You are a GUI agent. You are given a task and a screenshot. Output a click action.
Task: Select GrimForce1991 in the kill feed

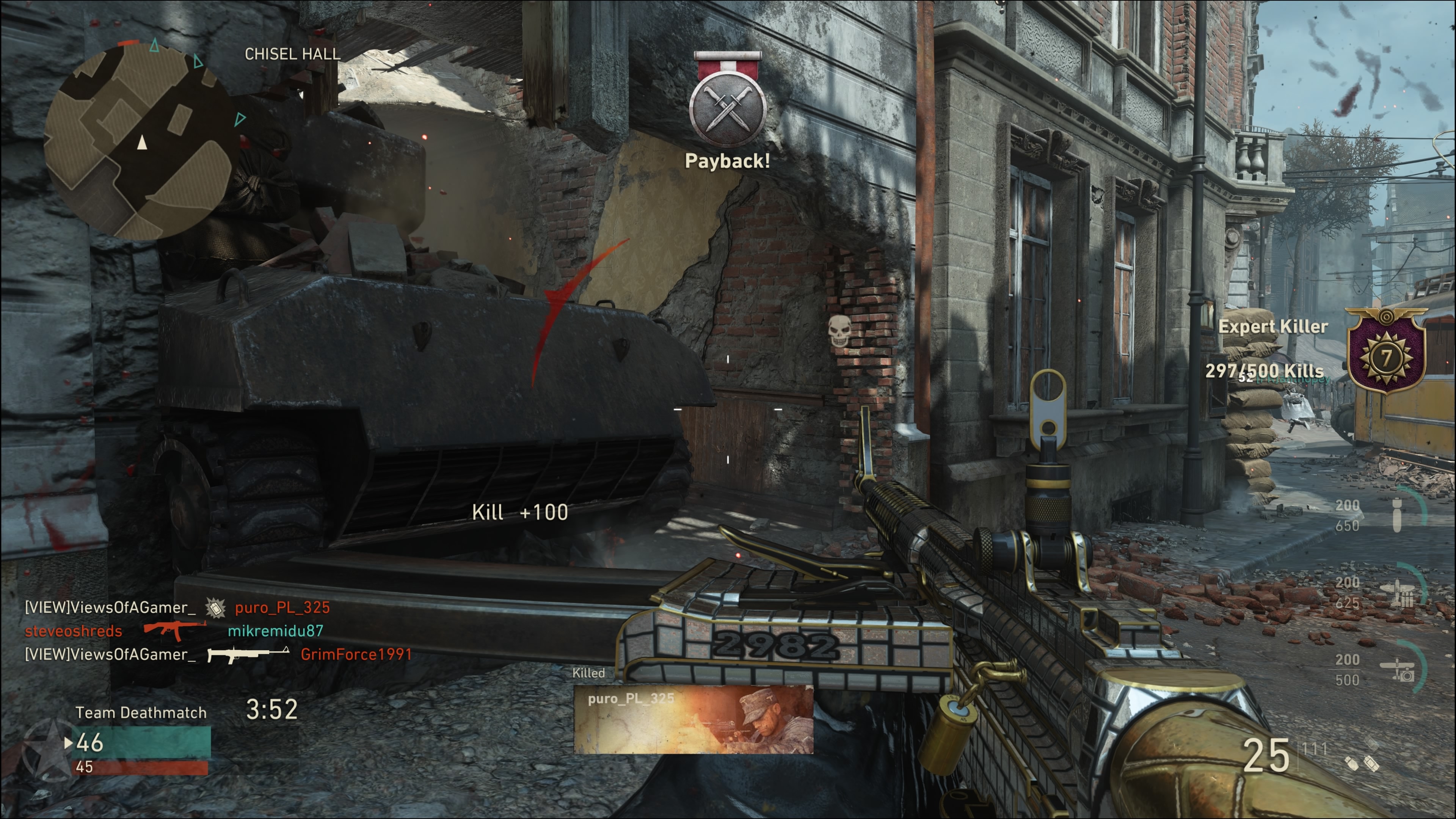point(356,654)
